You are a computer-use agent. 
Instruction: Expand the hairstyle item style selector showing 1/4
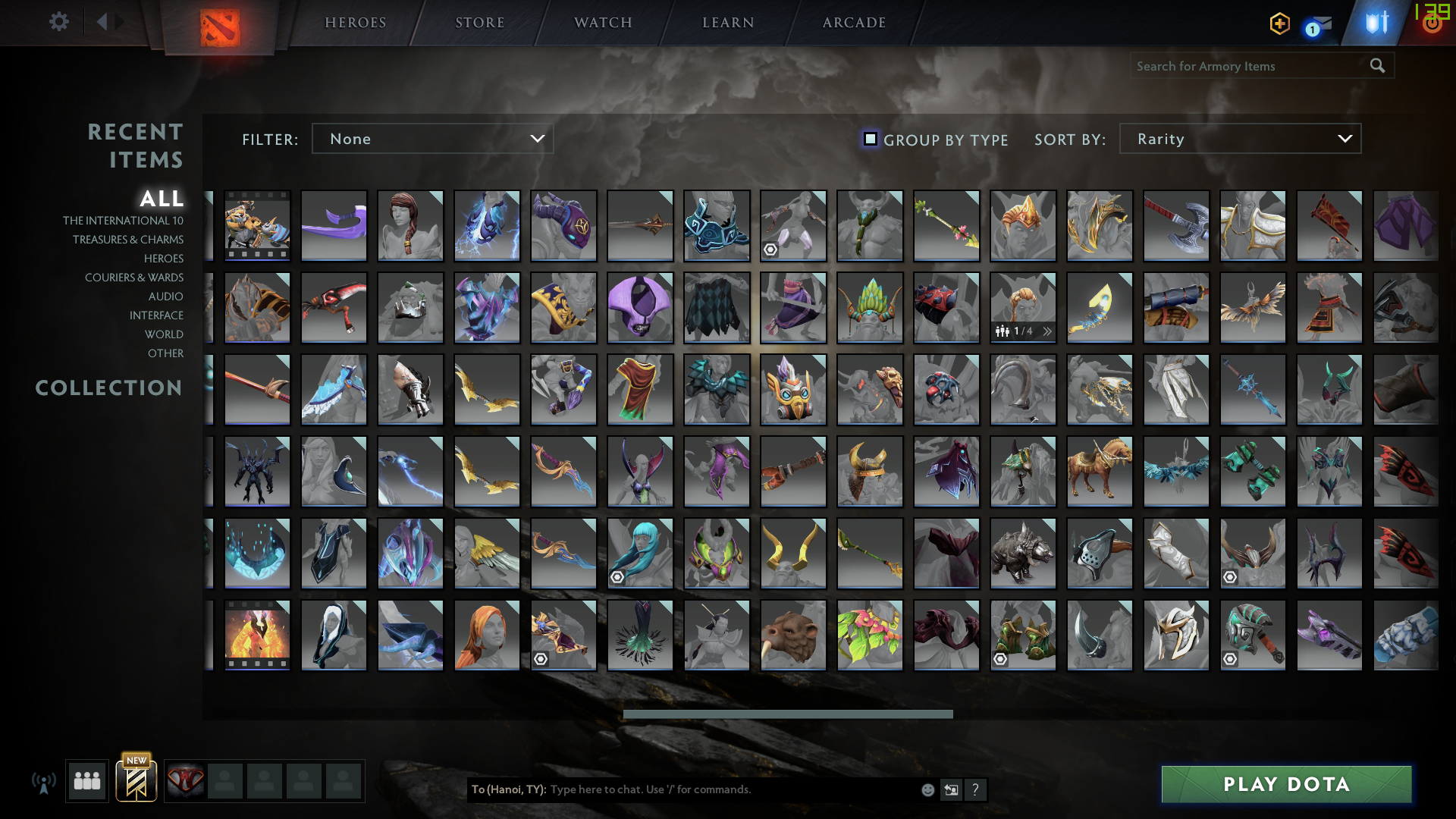coord(1046,331)
